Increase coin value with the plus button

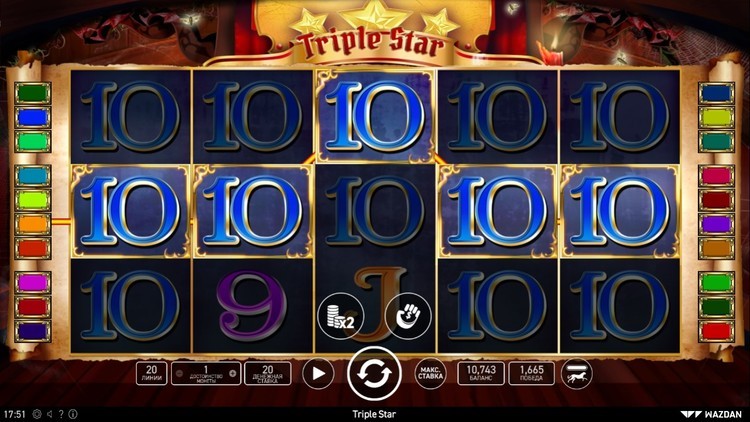tap(233, 374)
